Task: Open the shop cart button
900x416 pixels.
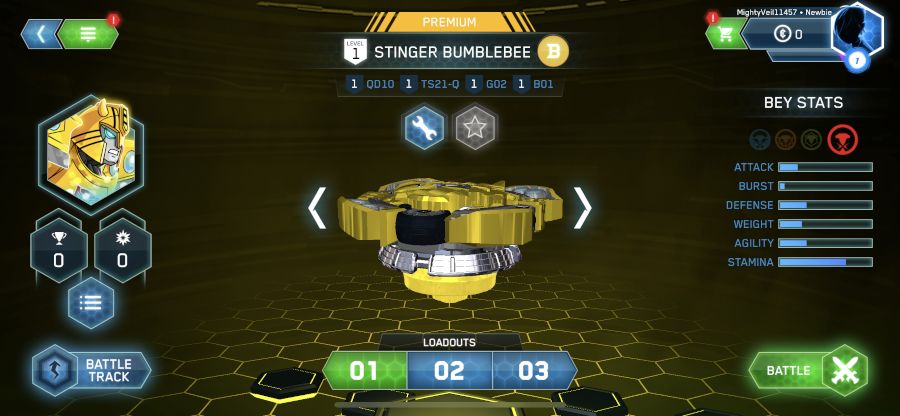Action: click(725, 34)
